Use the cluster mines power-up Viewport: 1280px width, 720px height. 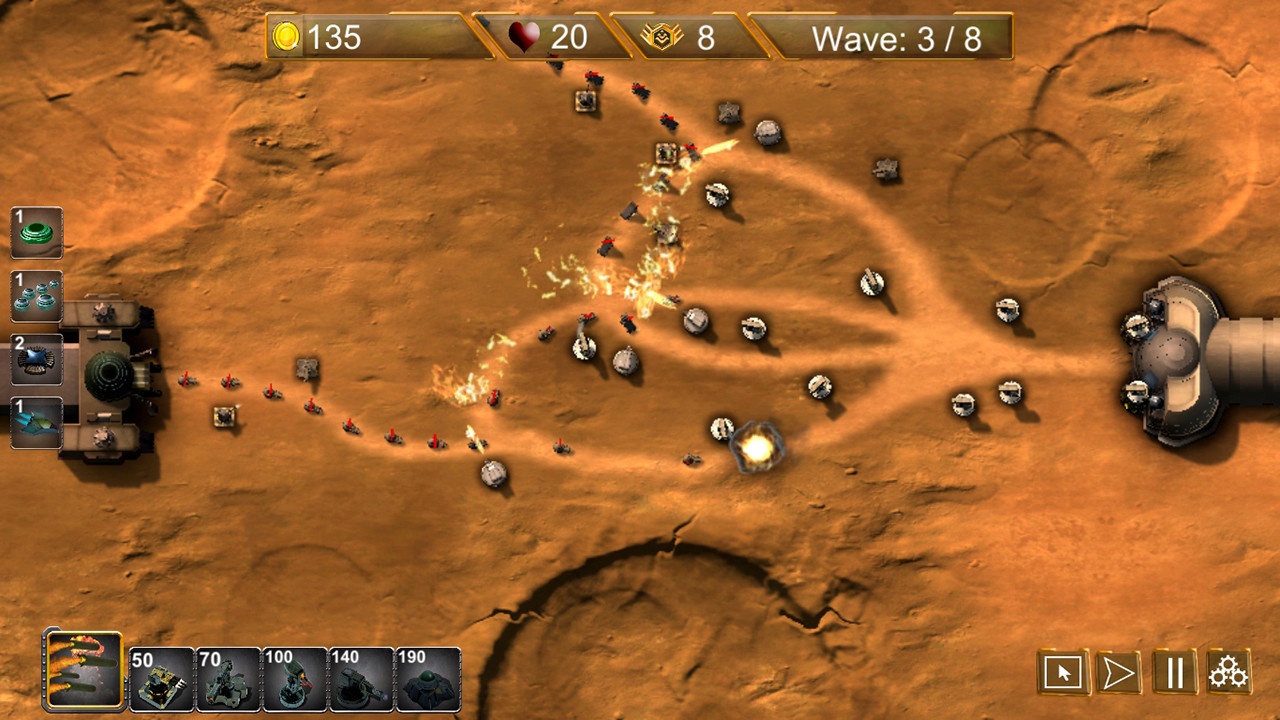[x=36, y=296]
